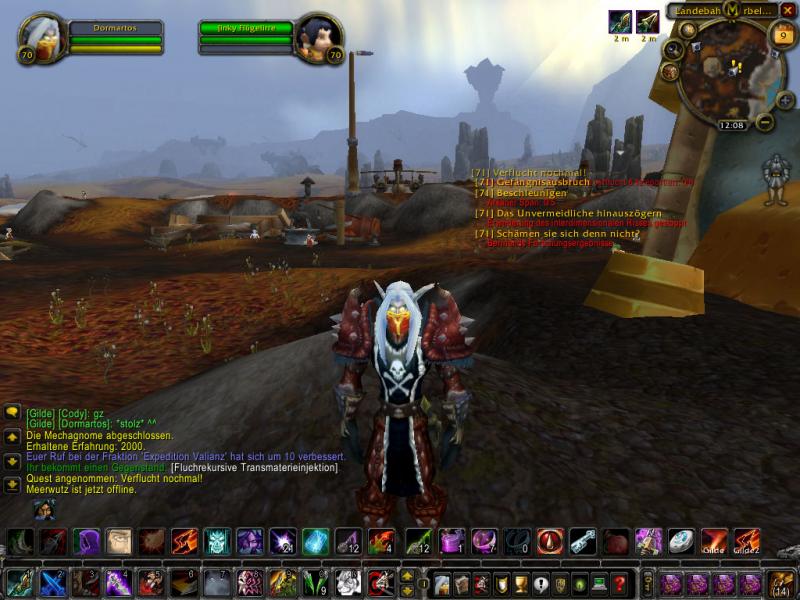Open the chat bubble menu button

pos(12,412)
